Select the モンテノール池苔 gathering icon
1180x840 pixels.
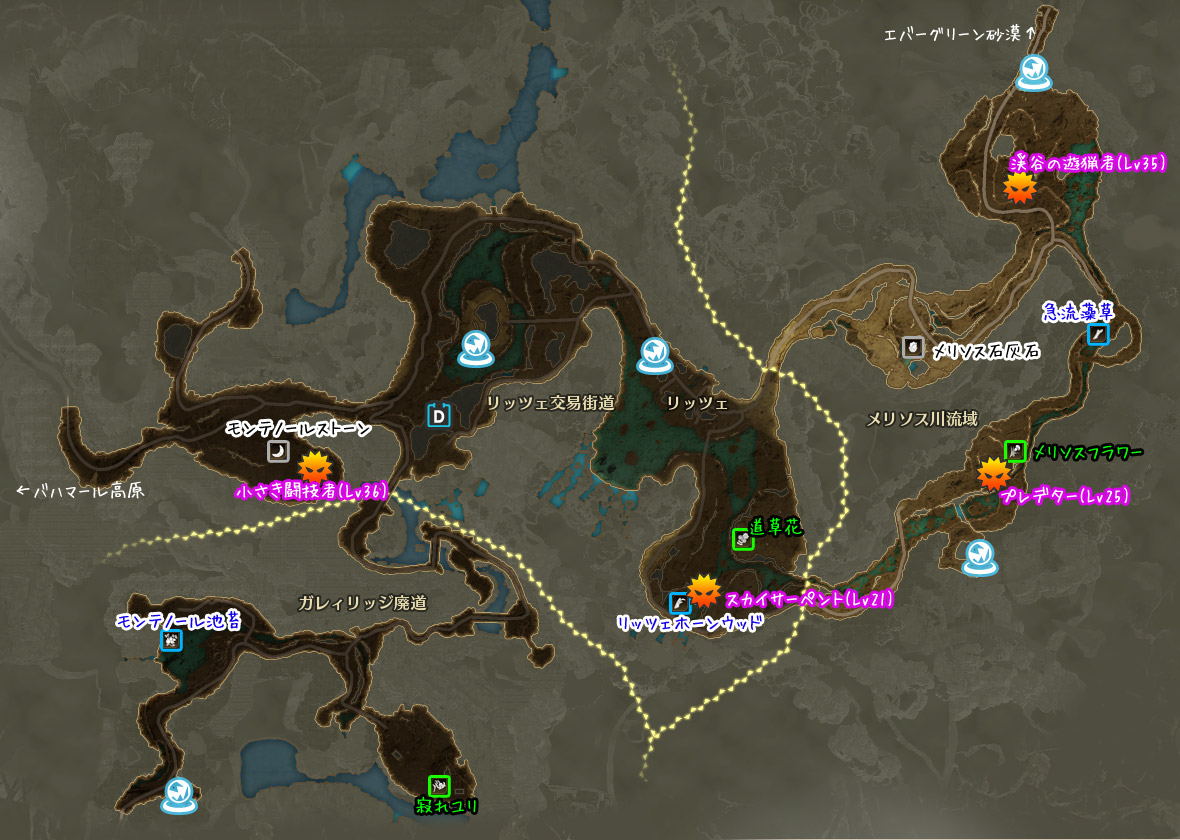coord(171,640)
